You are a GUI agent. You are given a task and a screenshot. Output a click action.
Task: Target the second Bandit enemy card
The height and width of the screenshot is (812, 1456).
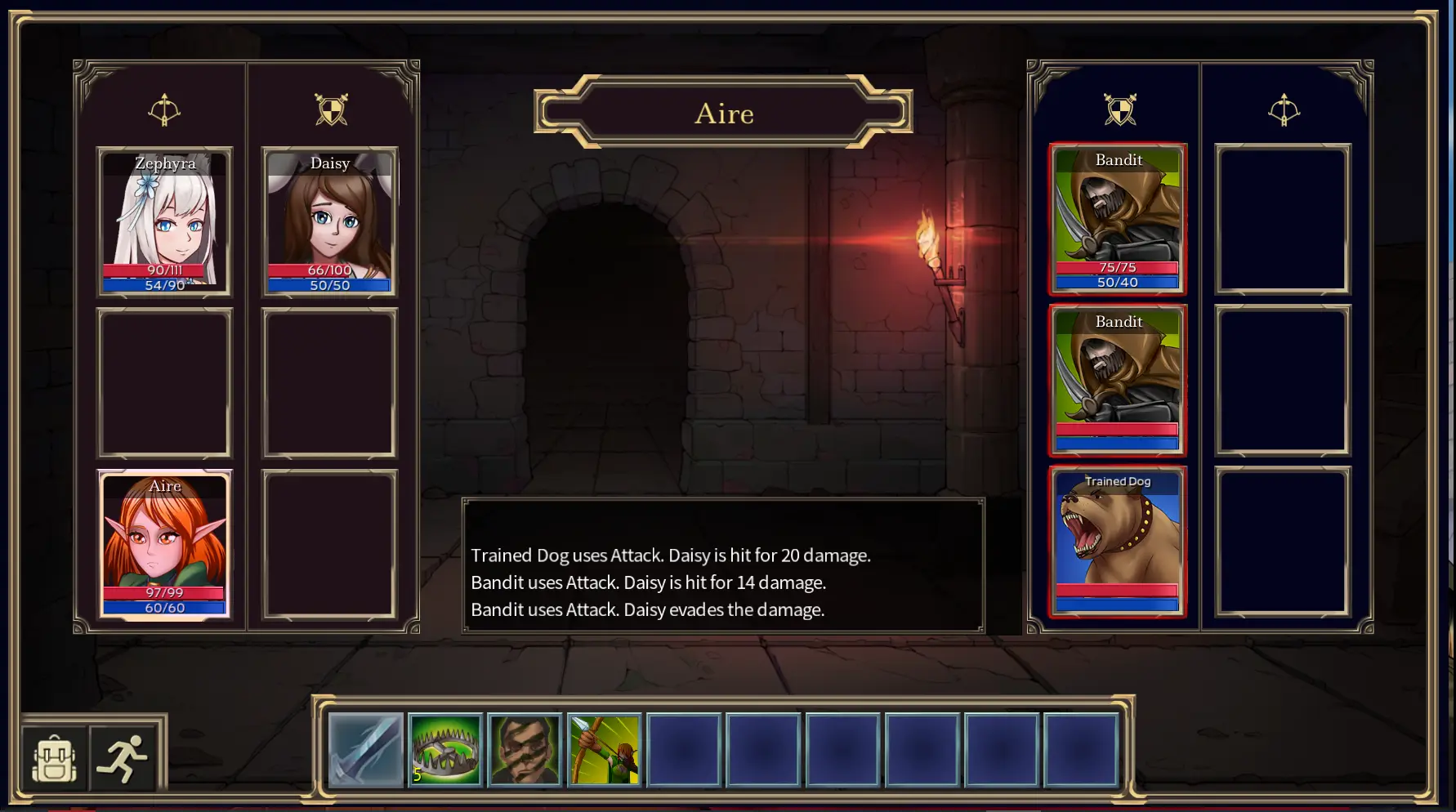click(1118, 378)
